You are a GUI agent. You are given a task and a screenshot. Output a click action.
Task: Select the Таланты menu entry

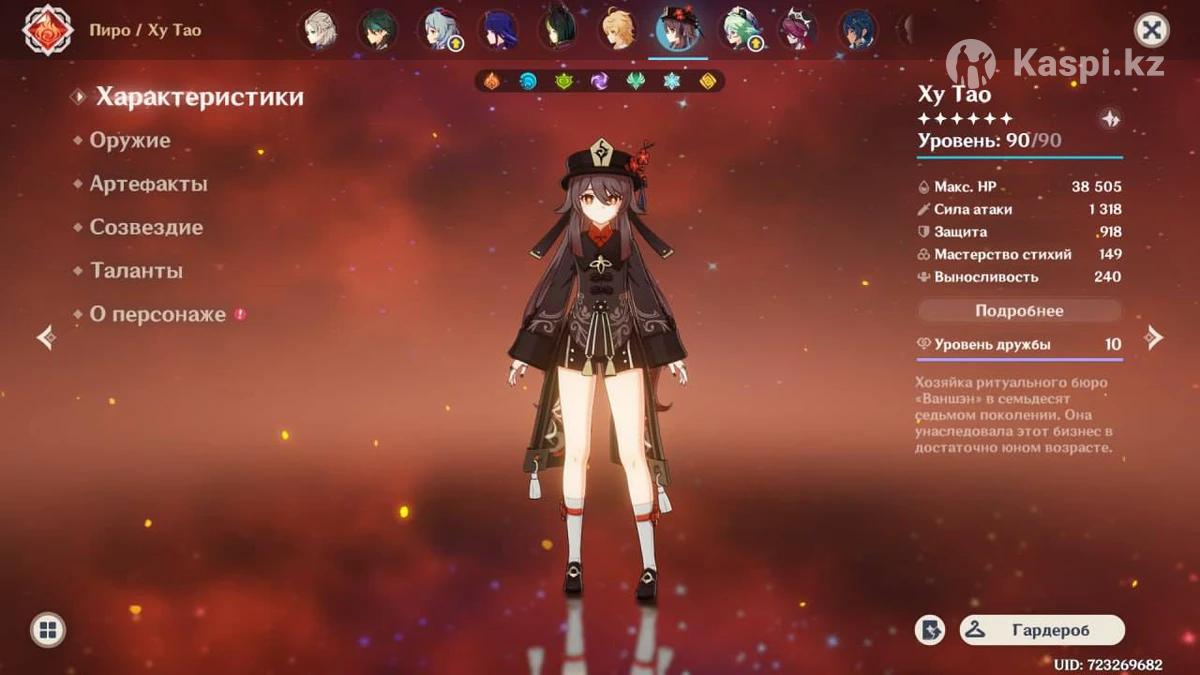click(136, 271)
